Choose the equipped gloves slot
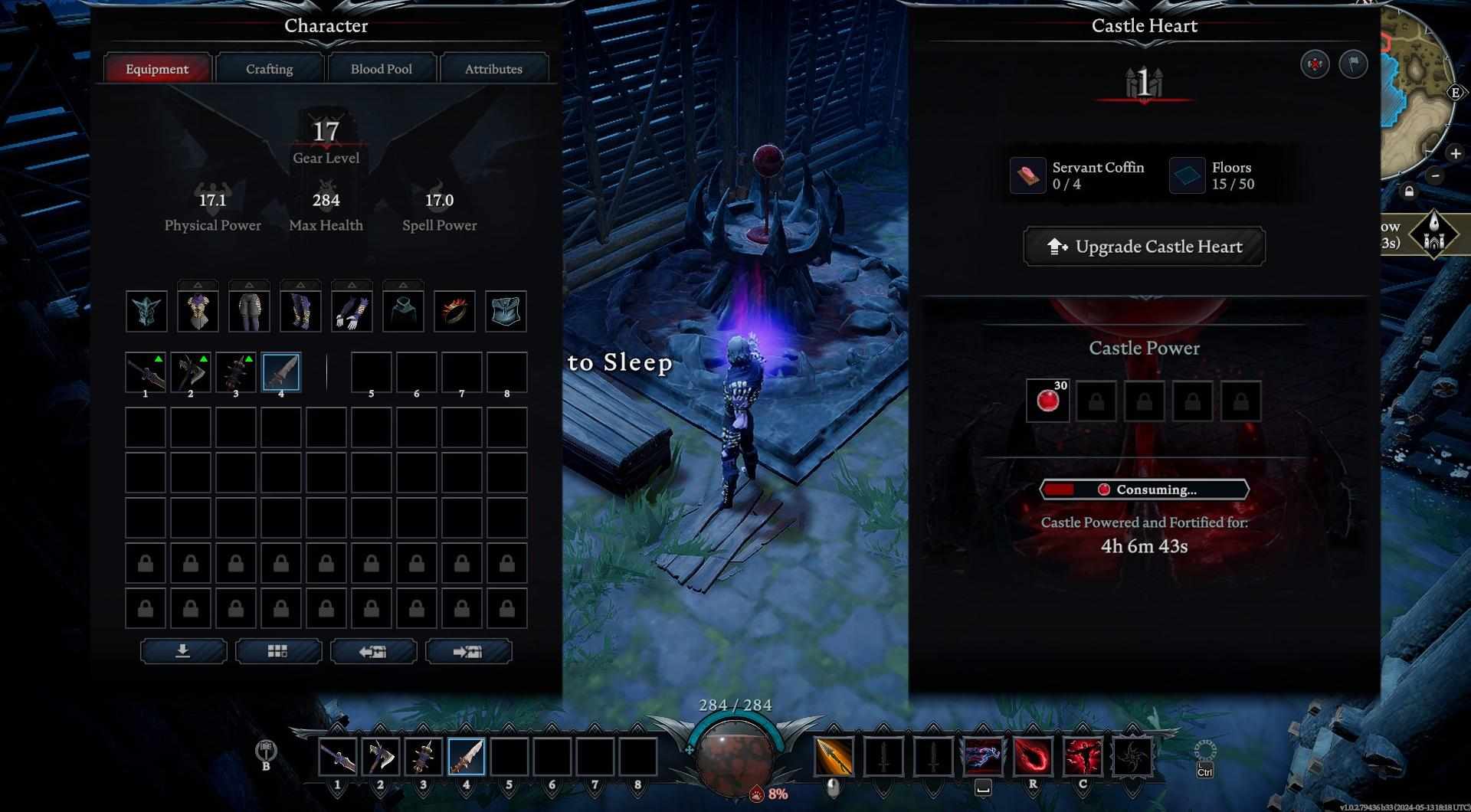 pyautogui.click(x=352, y=311)
